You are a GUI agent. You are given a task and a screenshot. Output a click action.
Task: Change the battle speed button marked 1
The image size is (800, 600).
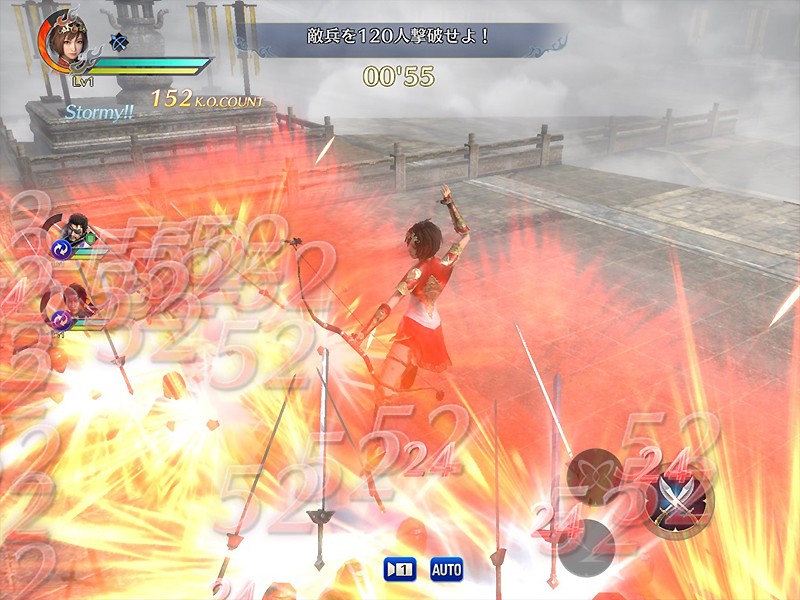399,569
